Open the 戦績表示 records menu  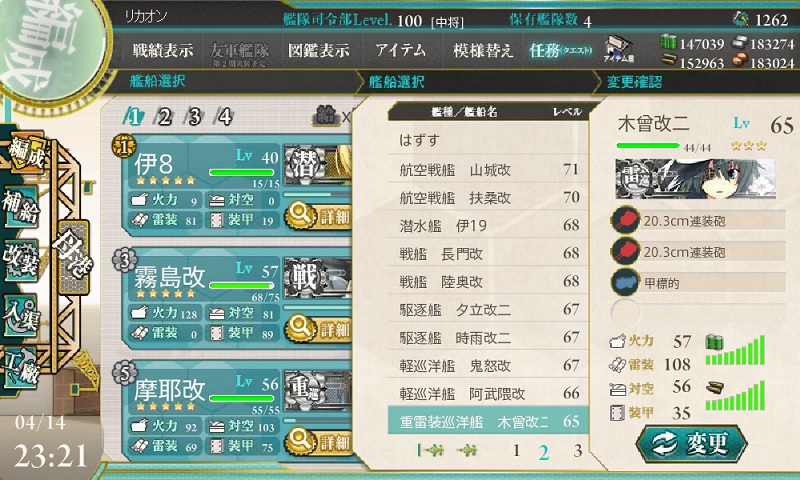click(x=163, y=50)
